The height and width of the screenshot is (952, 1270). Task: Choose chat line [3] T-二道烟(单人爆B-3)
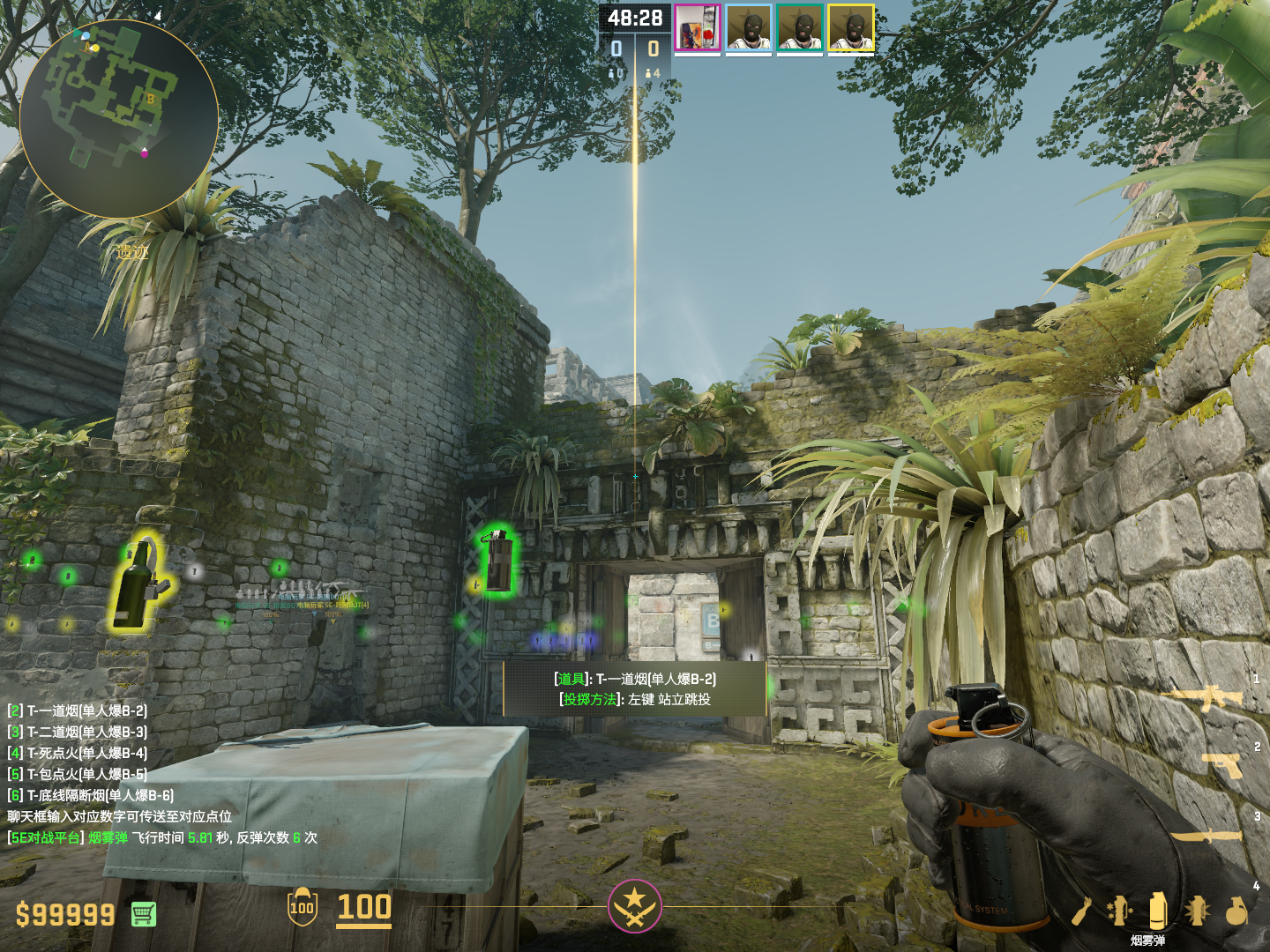(x=78, y=732)
